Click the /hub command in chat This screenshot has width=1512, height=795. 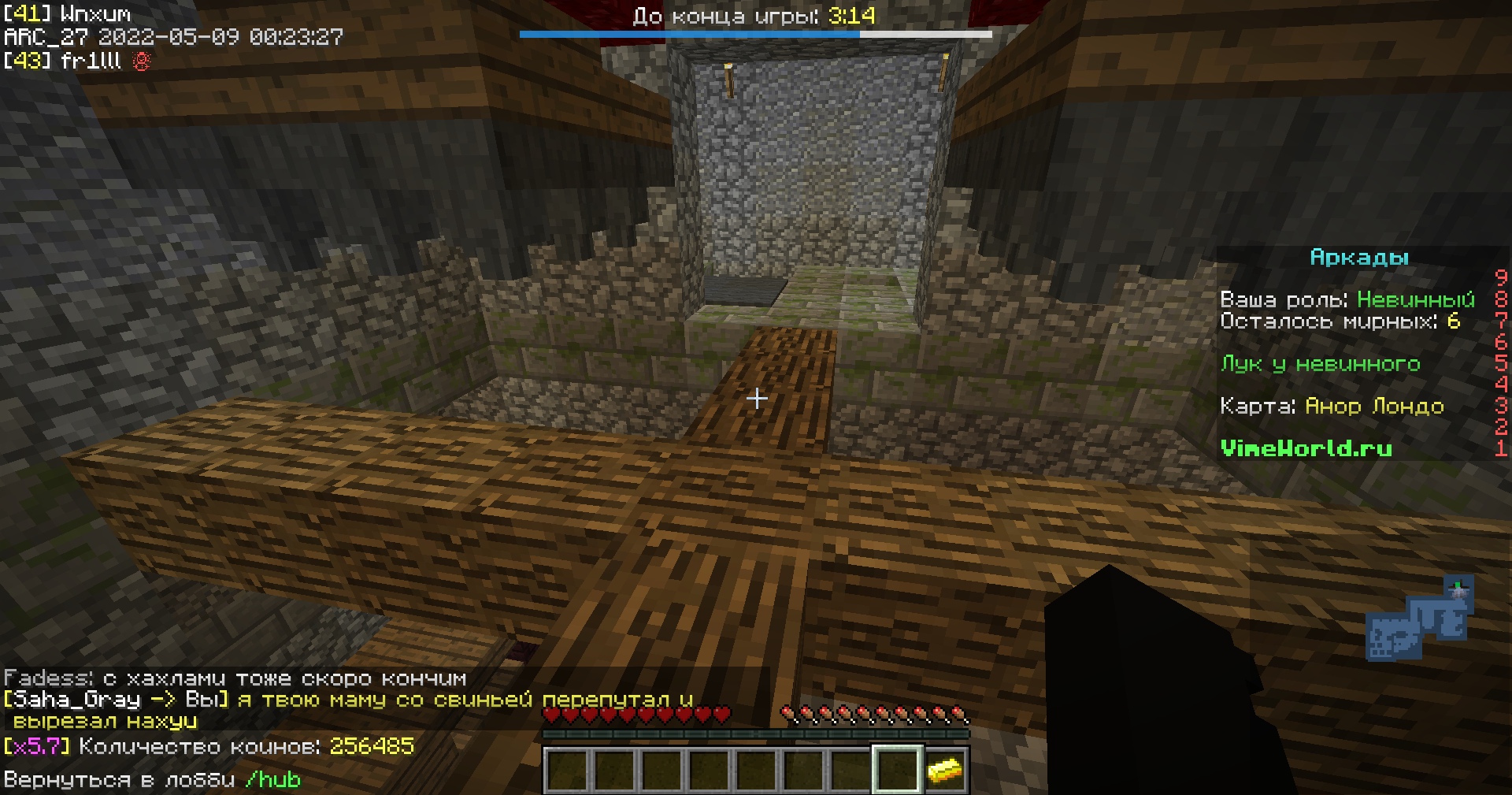[x=272, y=780]
